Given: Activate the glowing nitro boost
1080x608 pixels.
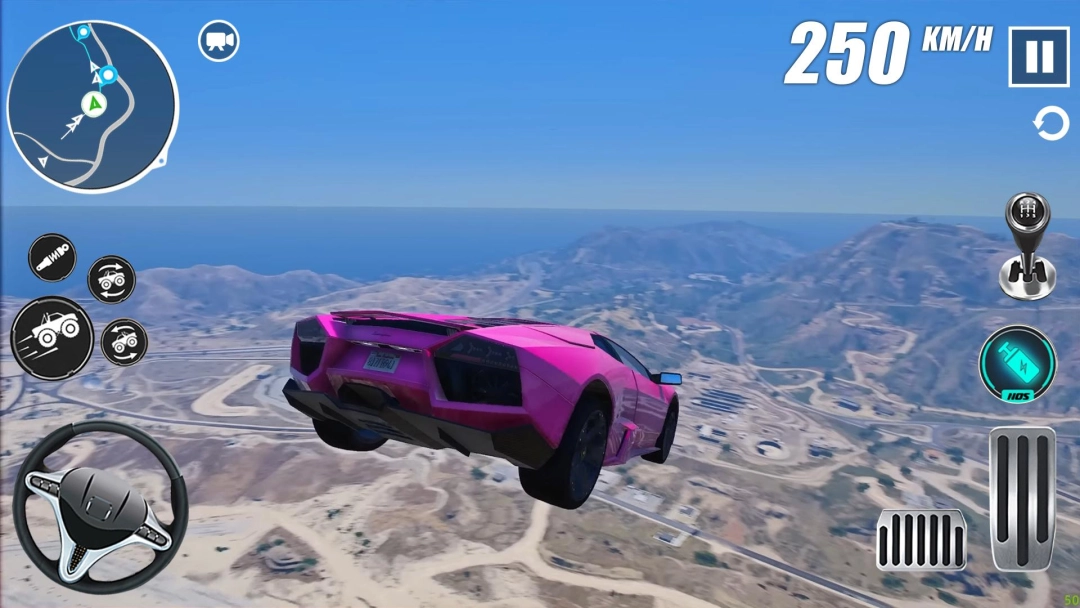Looking at the screenshot, I should [1017, 363].
